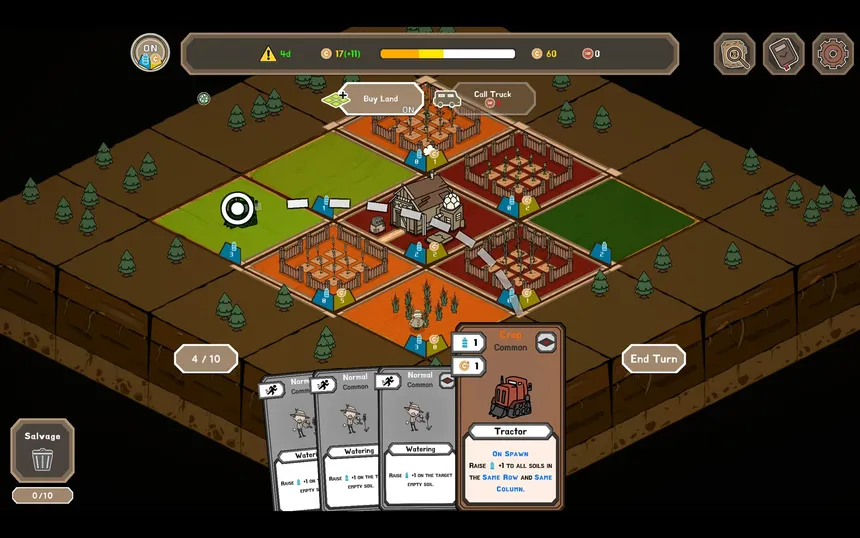Open the gear settings menu
This screenshot has width=860, height=538.
click(832, 54)
